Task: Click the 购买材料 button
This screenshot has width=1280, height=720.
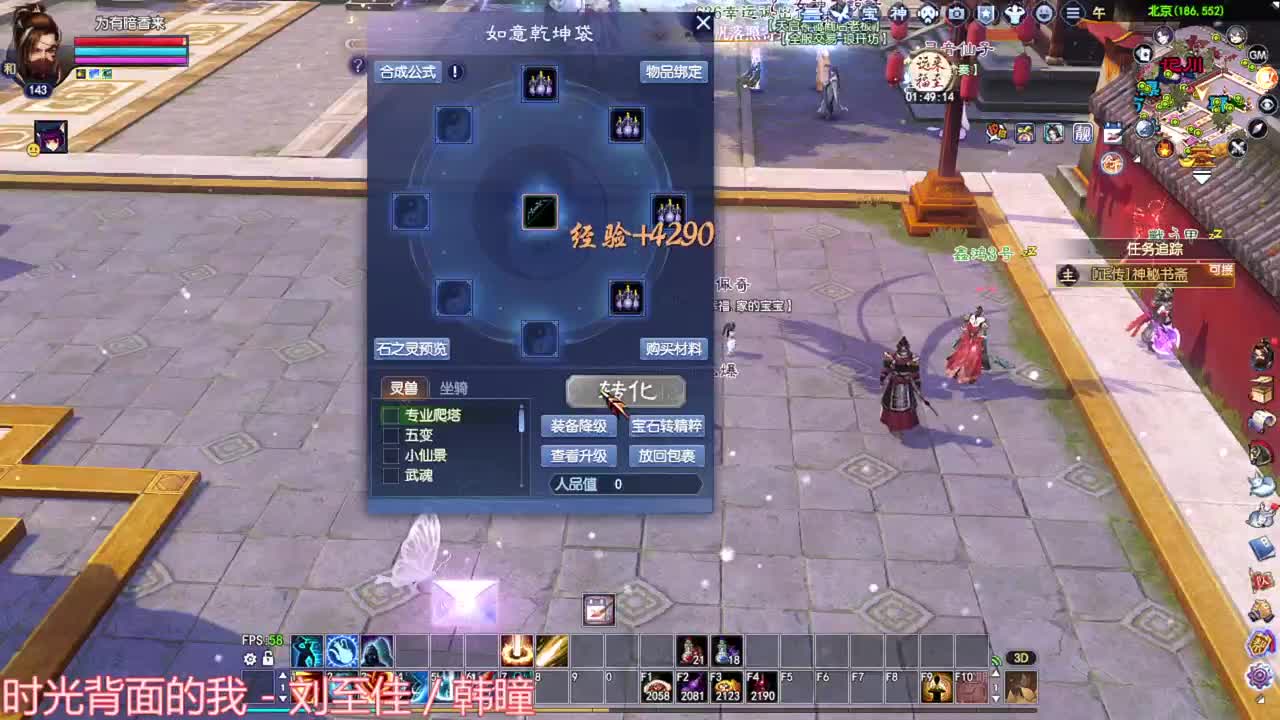Action: [x=673, y=349]
